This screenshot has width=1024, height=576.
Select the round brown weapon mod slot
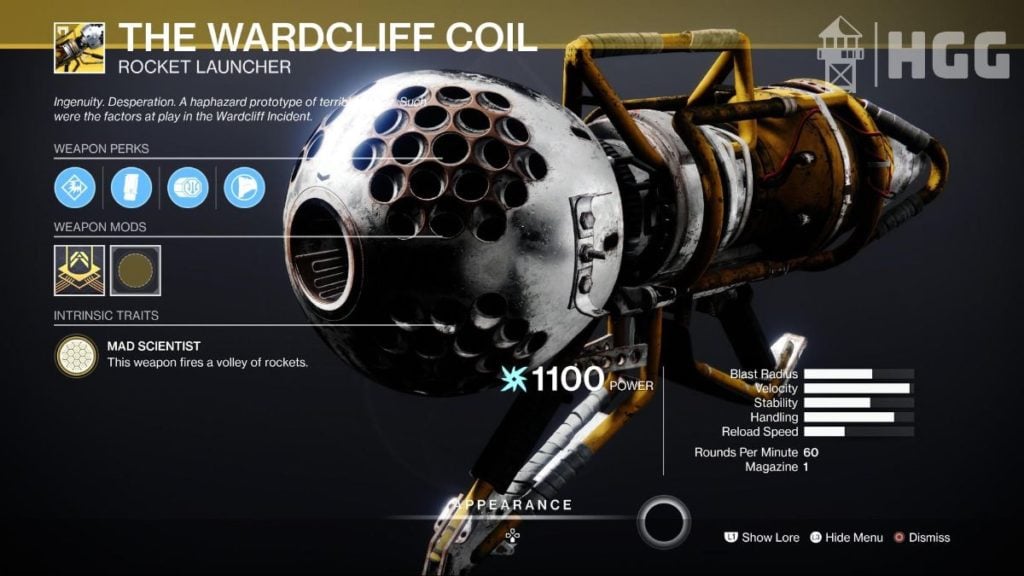135,270
